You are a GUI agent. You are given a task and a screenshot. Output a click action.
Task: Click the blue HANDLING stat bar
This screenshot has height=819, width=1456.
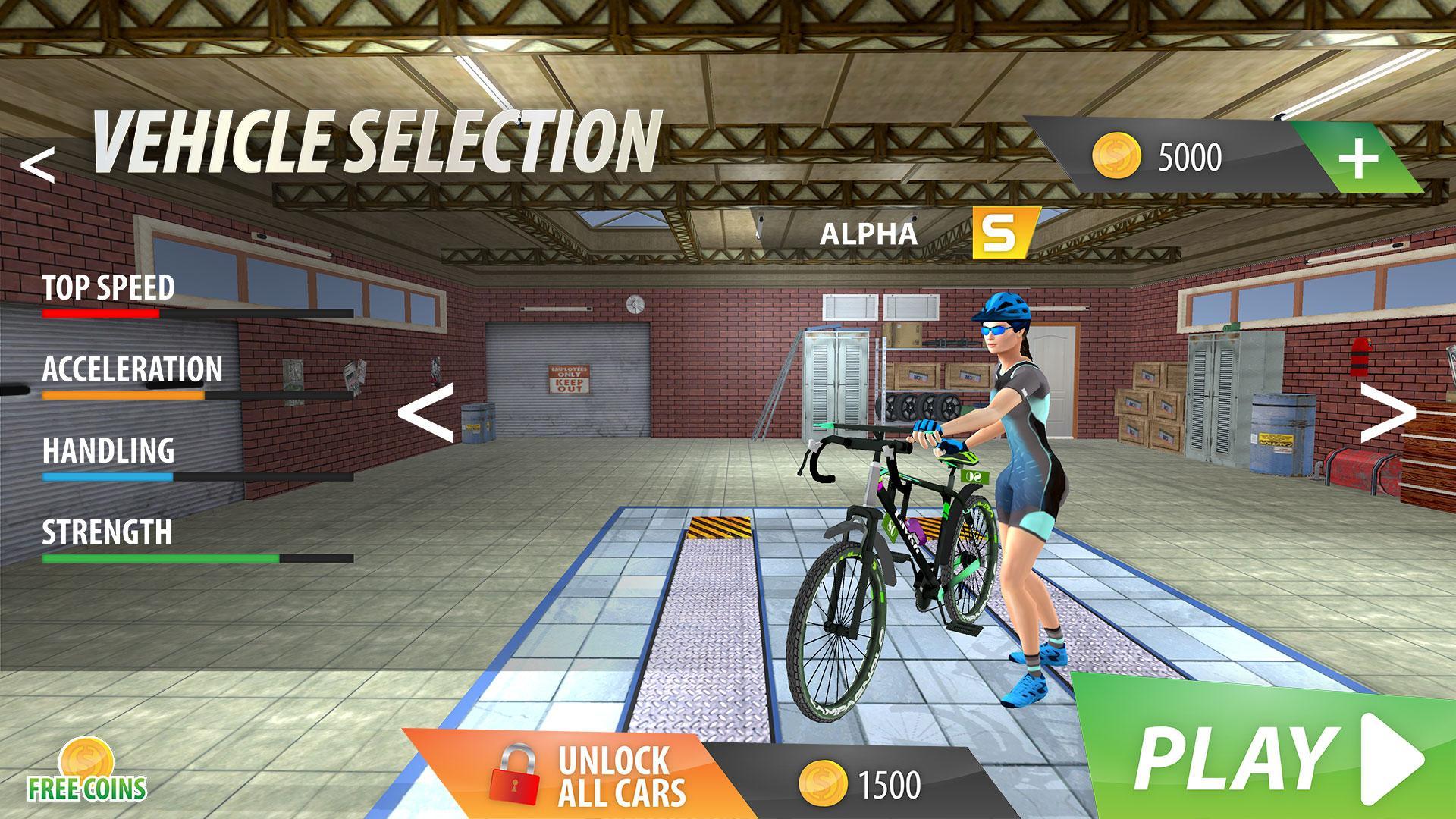coord(106,478)
